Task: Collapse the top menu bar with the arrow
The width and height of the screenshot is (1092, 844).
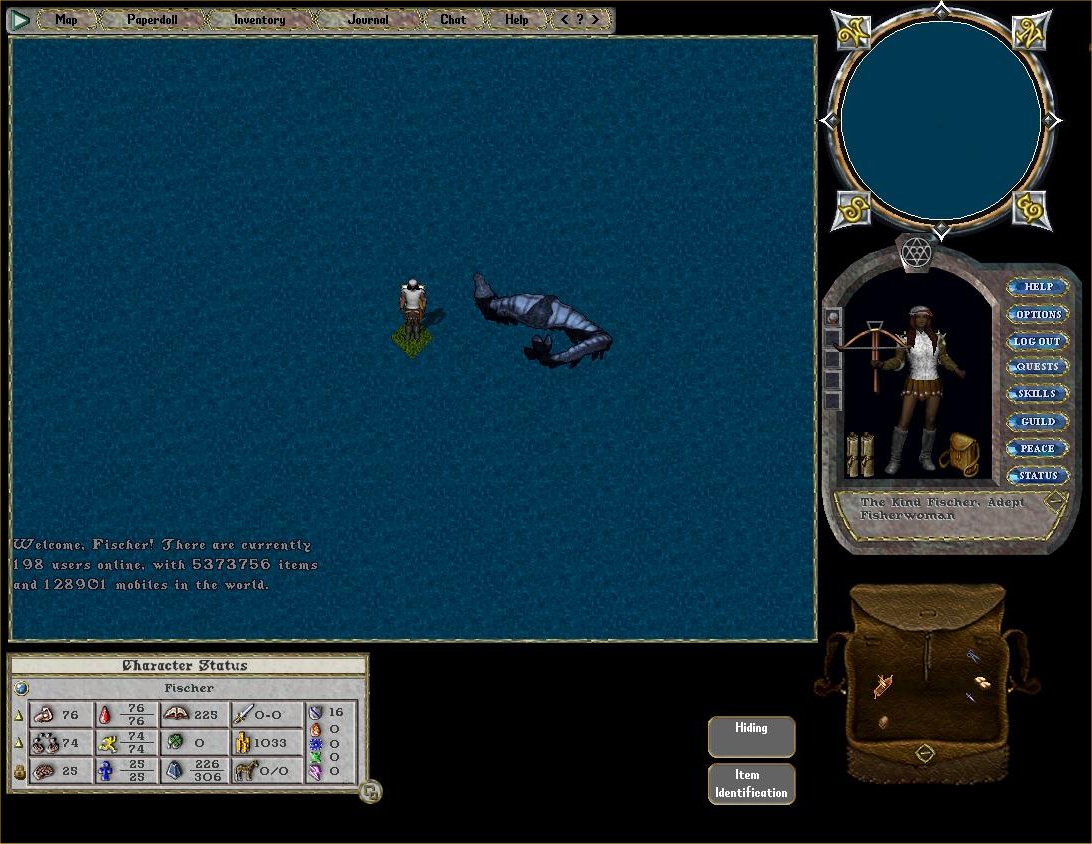Action: (19, 19)
